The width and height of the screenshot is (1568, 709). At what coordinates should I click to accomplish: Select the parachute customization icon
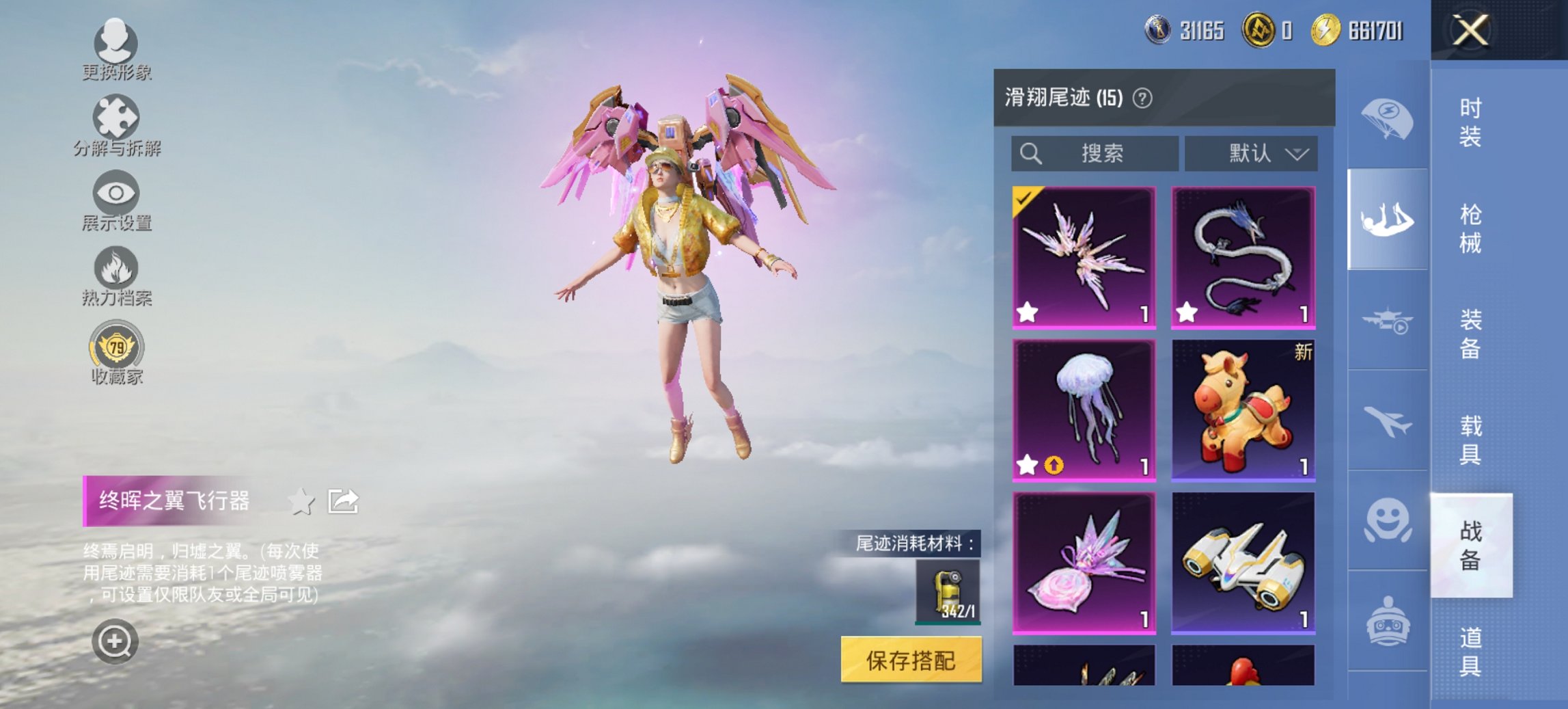point(1387,116)
